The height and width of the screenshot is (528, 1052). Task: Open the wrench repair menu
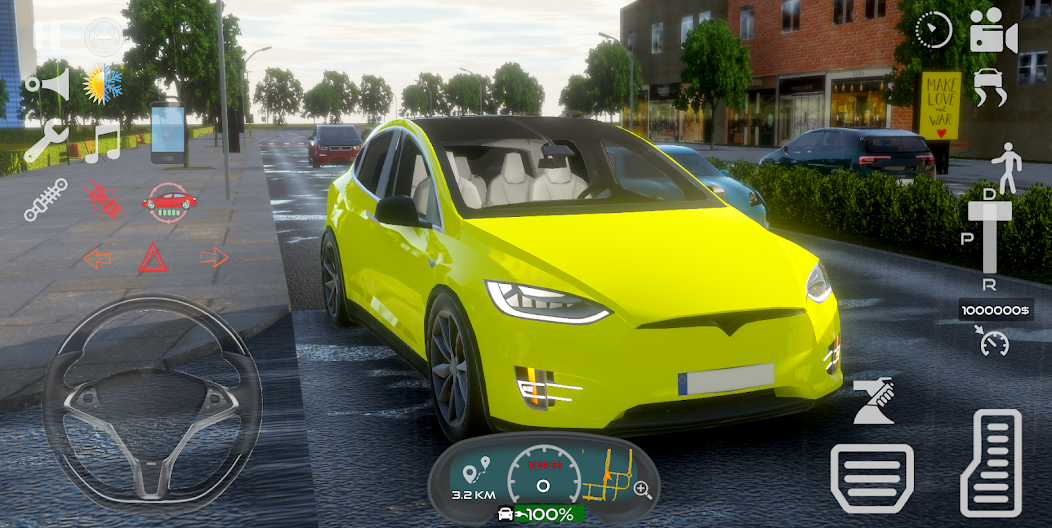tap(45, 143)
